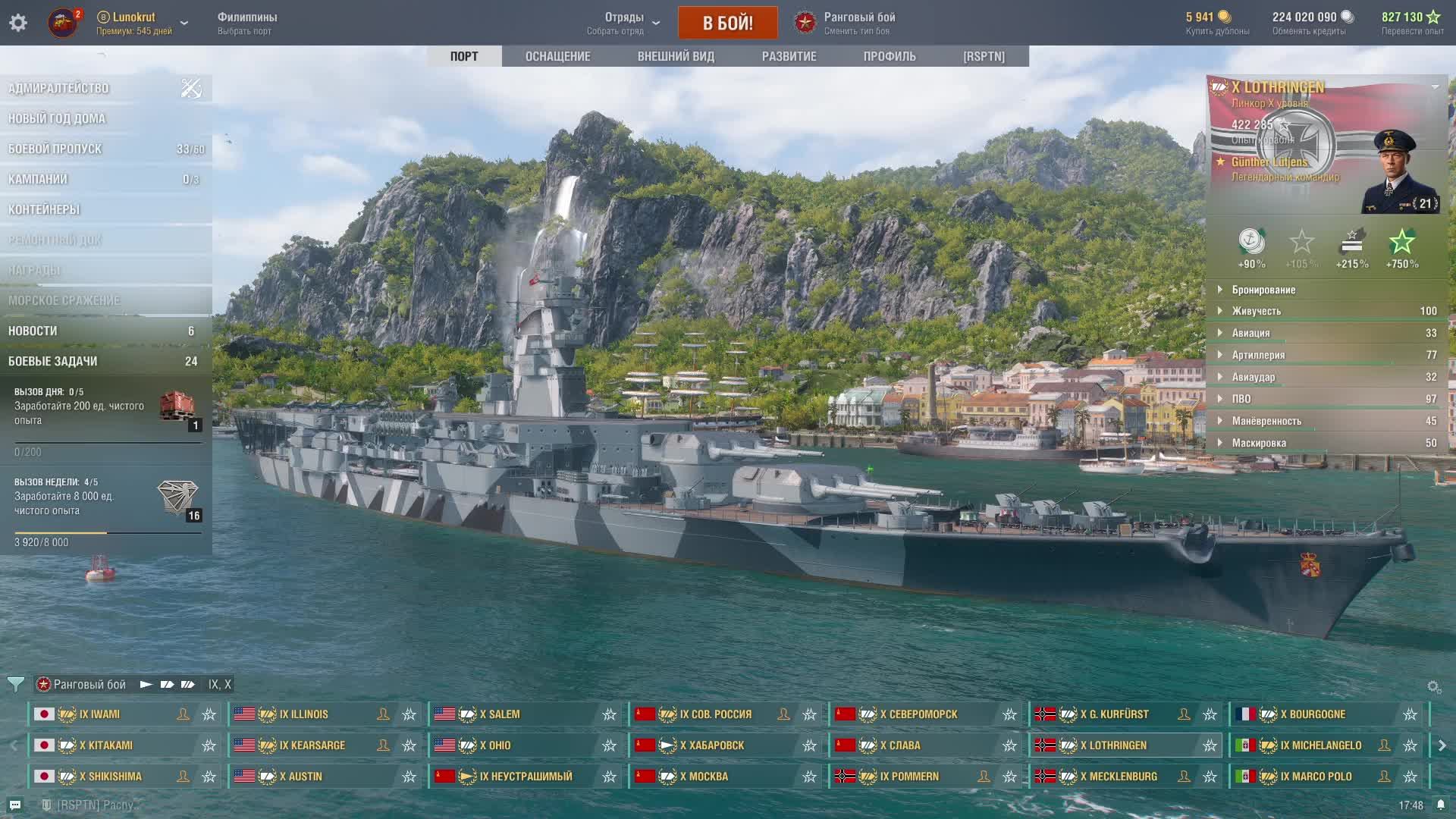This screenshot has width=1456, height=819.
Task: Open the settings gear icon
Action: pyautogui.click(x=18, y=23)
